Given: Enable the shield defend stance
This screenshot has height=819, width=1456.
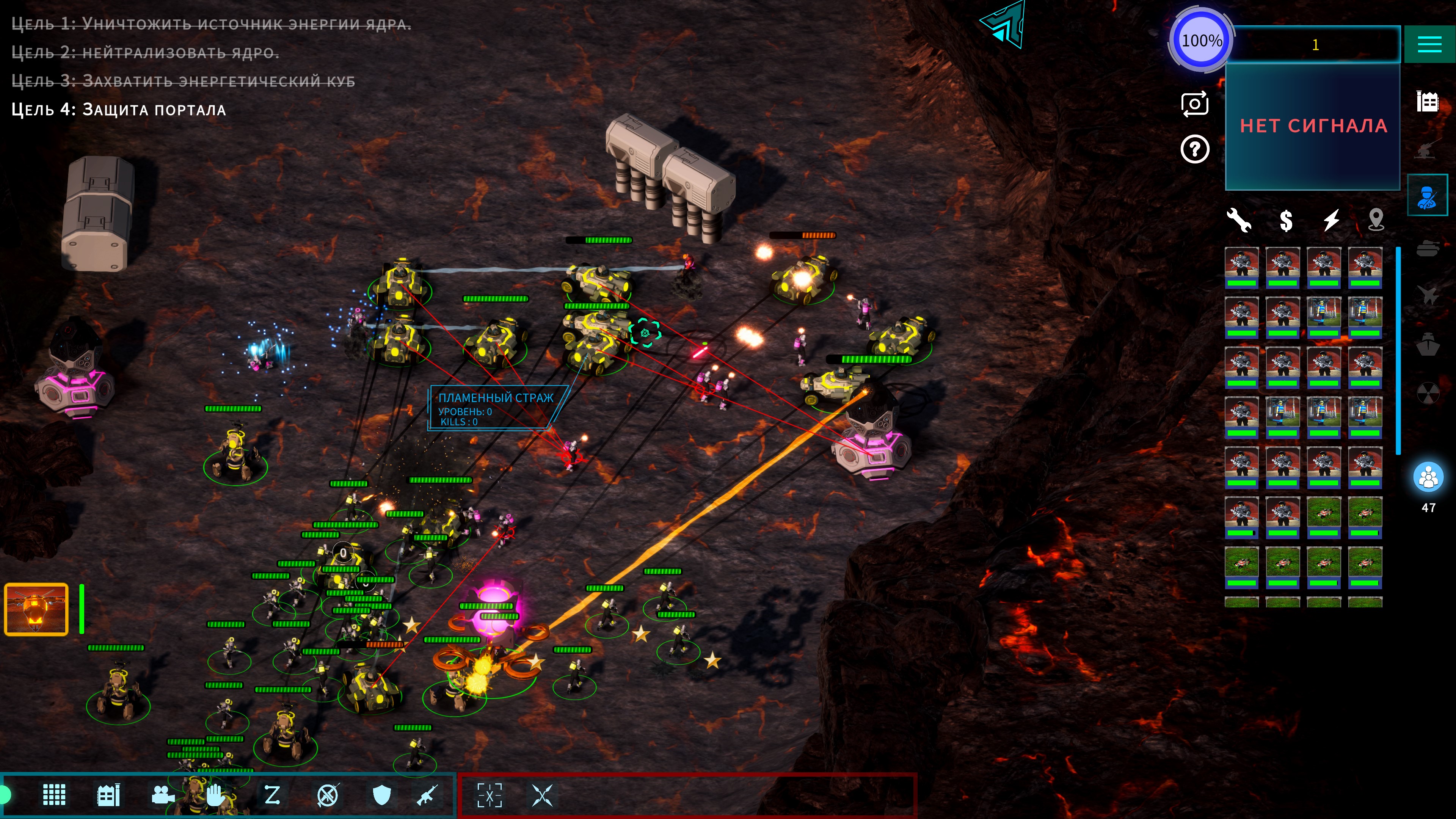Looking at the screenshot, I should click(382, 795).
